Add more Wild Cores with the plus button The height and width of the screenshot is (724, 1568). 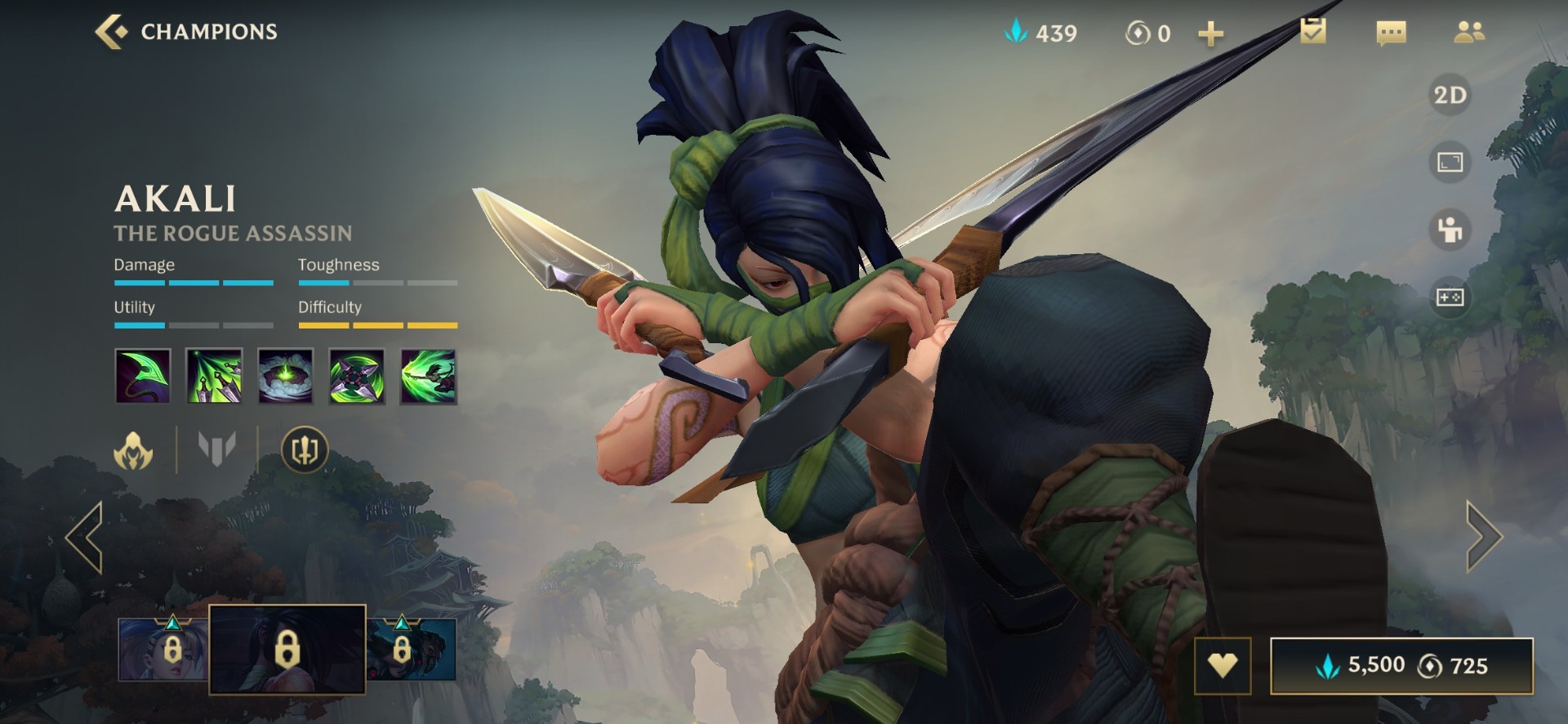(x=1210, y=34)
